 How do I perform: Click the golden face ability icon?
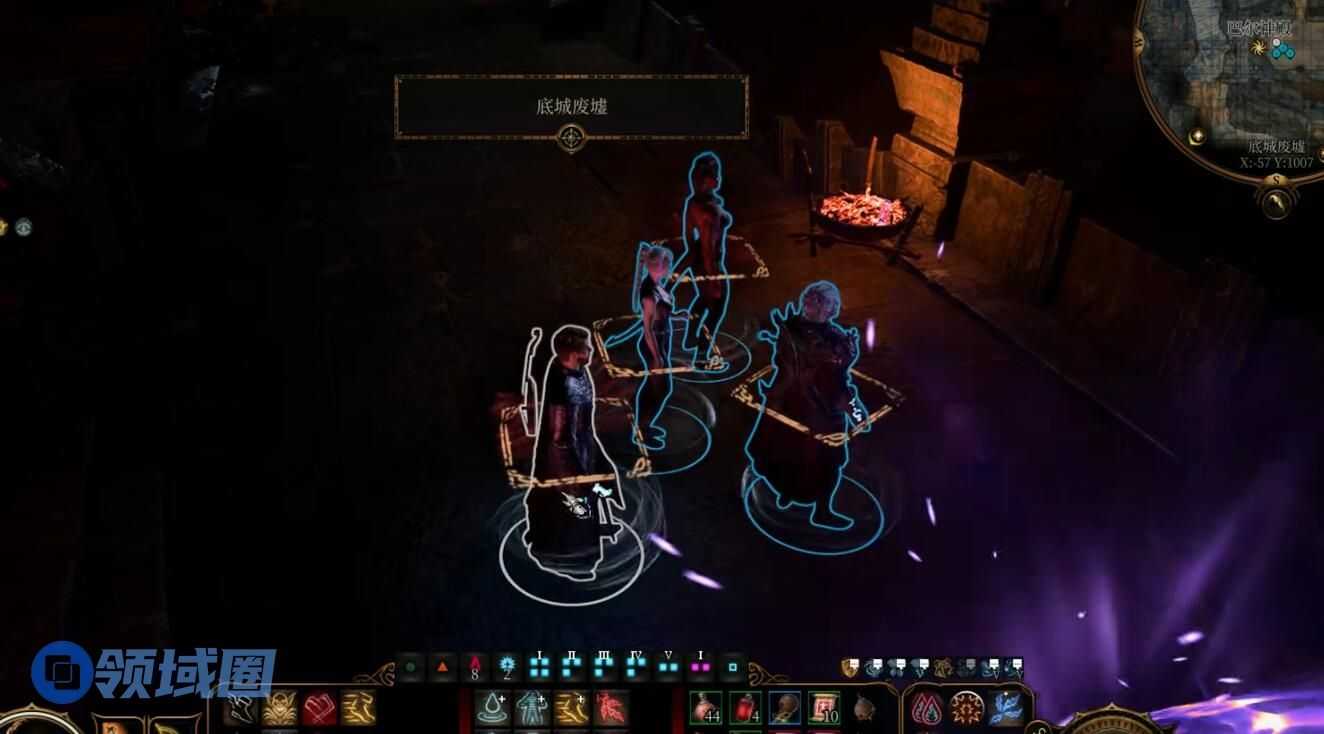point(279,708)
